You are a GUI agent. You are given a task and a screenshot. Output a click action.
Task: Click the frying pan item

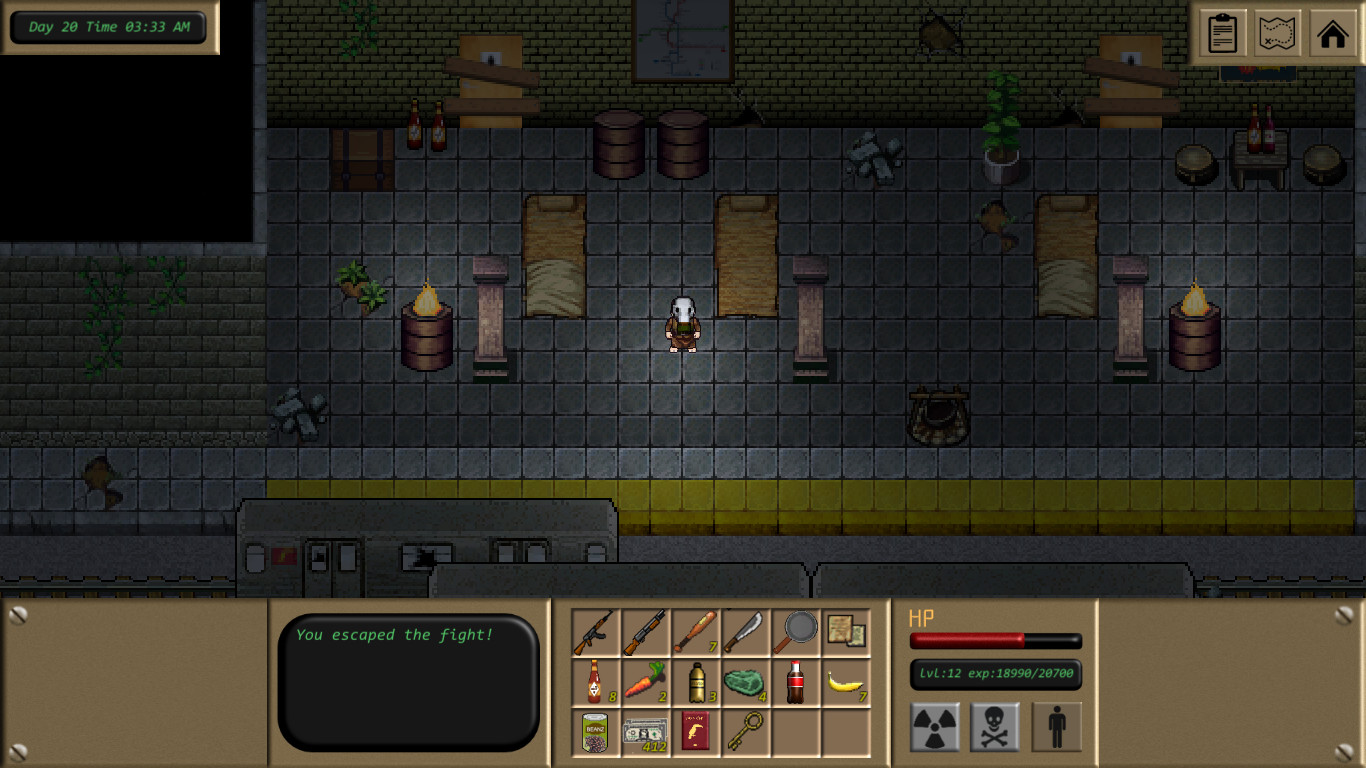tap(797, 633)
